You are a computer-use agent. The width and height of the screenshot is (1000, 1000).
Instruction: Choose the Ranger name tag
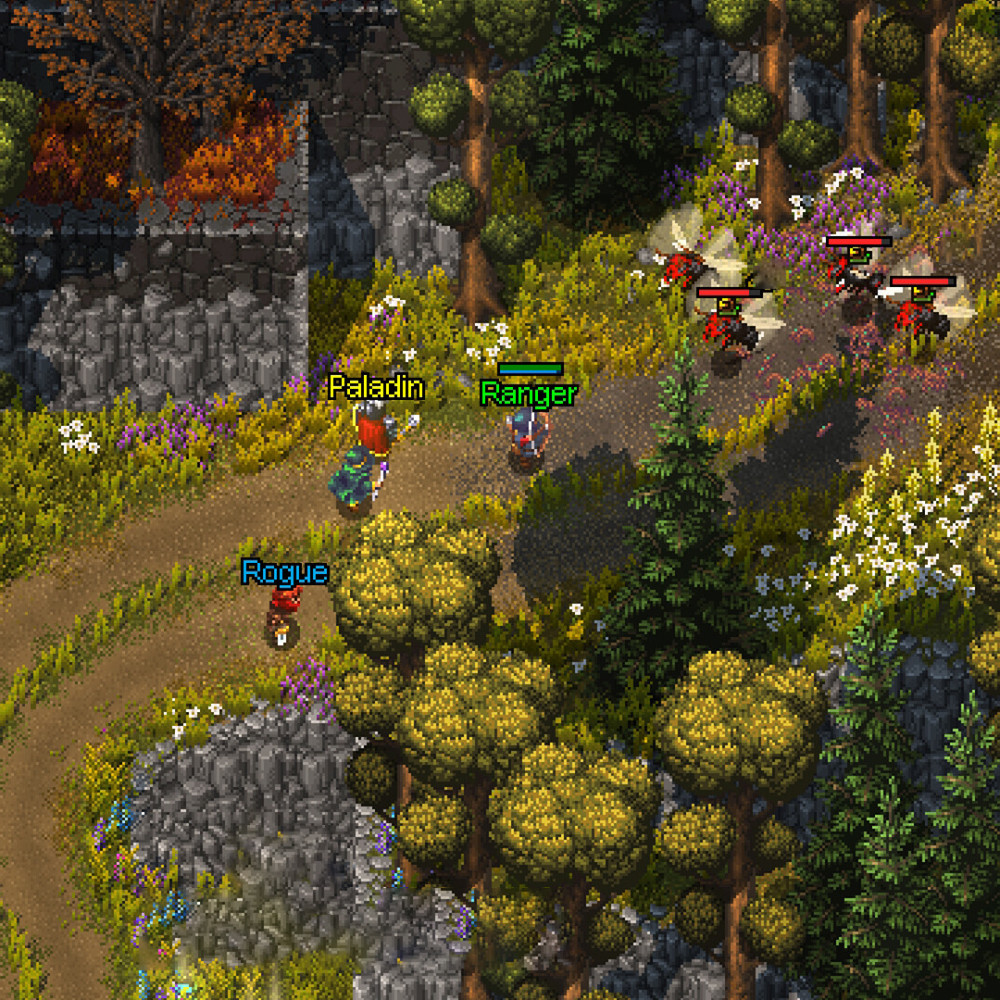tap(528, 394)
